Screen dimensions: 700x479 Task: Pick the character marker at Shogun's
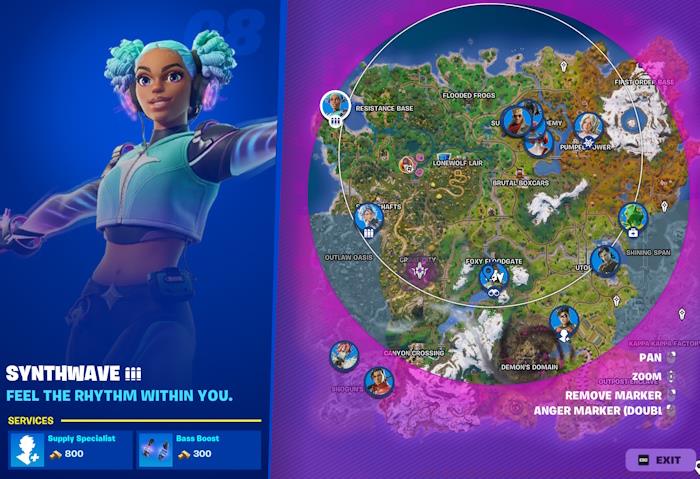(x=379, y=380)
